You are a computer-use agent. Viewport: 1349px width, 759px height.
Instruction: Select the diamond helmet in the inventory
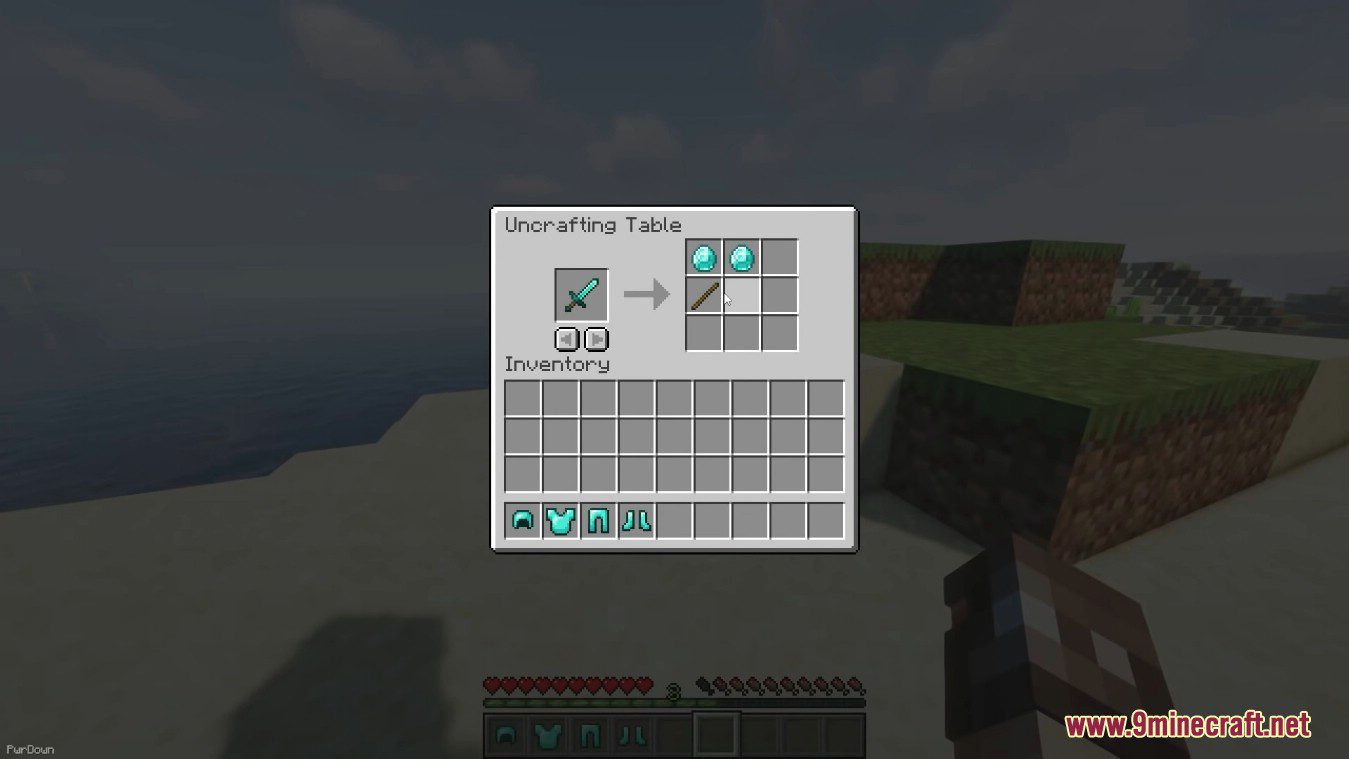[522, 518]
